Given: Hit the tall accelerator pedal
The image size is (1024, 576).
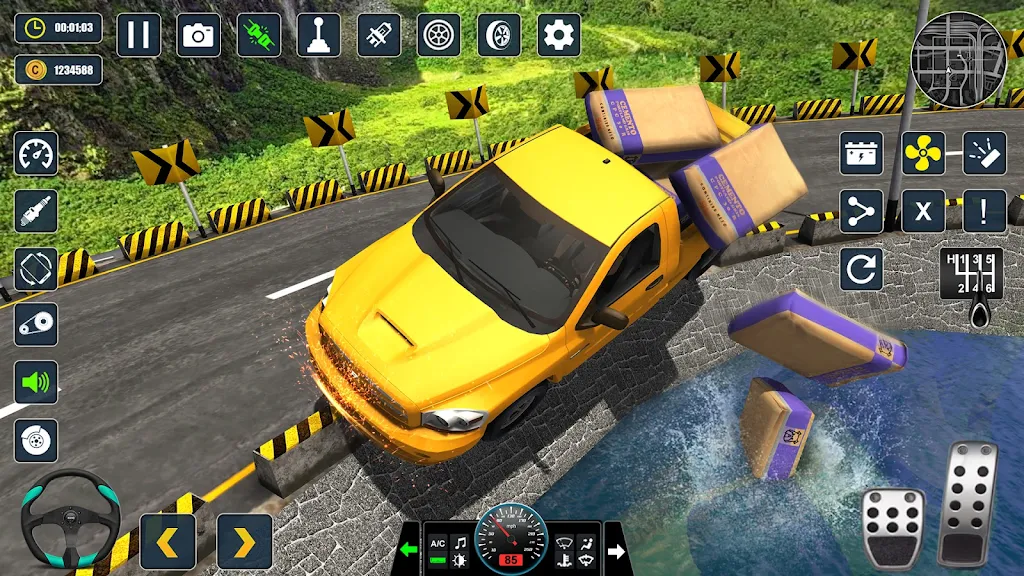Looking at the screenshot, I should pos(969,503).
